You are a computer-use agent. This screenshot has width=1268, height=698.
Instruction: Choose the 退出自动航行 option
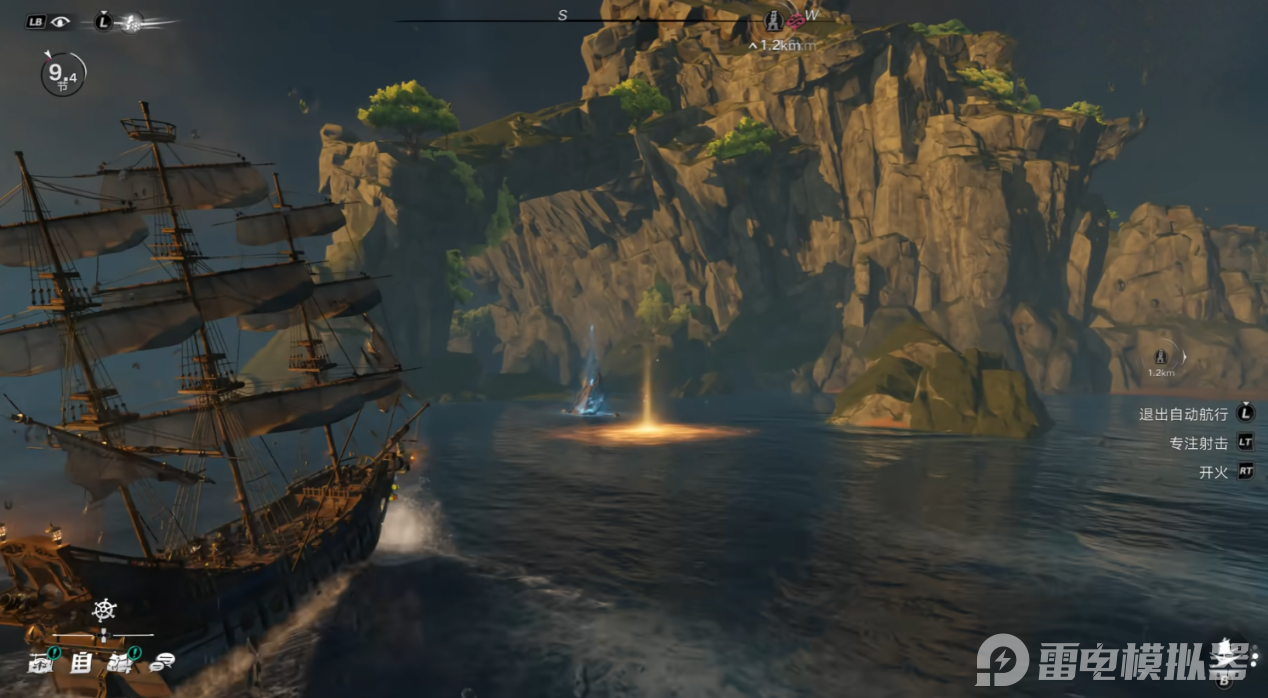tap(1184, 413)
